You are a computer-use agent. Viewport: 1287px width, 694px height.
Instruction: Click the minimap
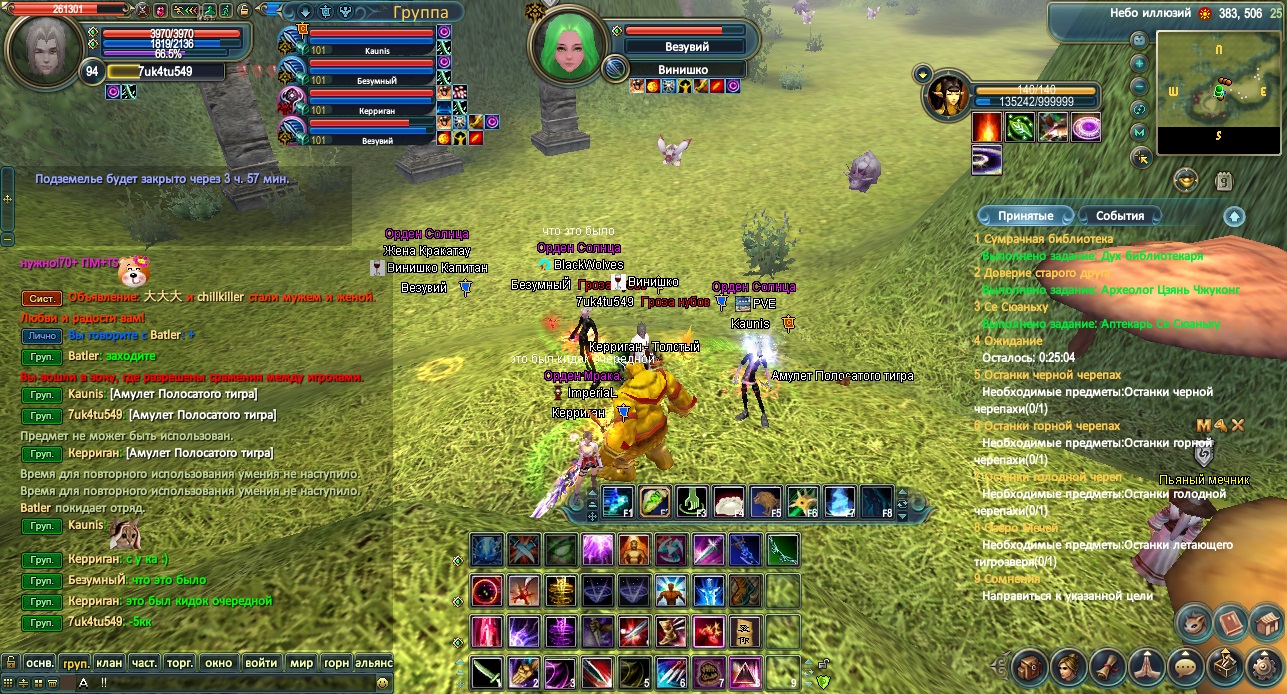[1218, 92]
